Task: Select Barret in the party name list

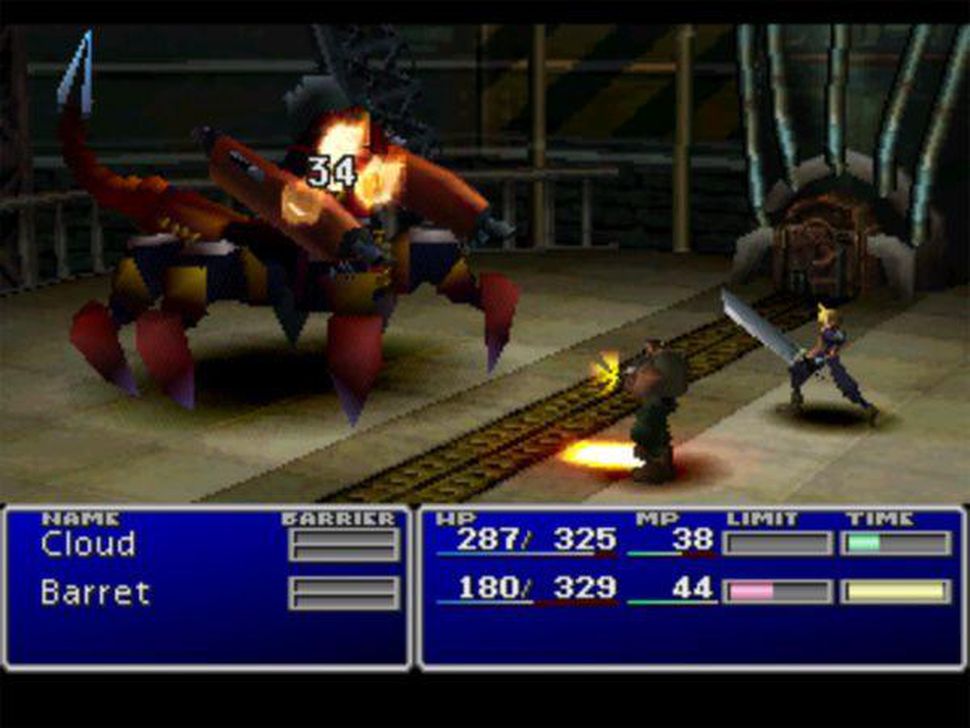Action: click(x=95, y=593)
